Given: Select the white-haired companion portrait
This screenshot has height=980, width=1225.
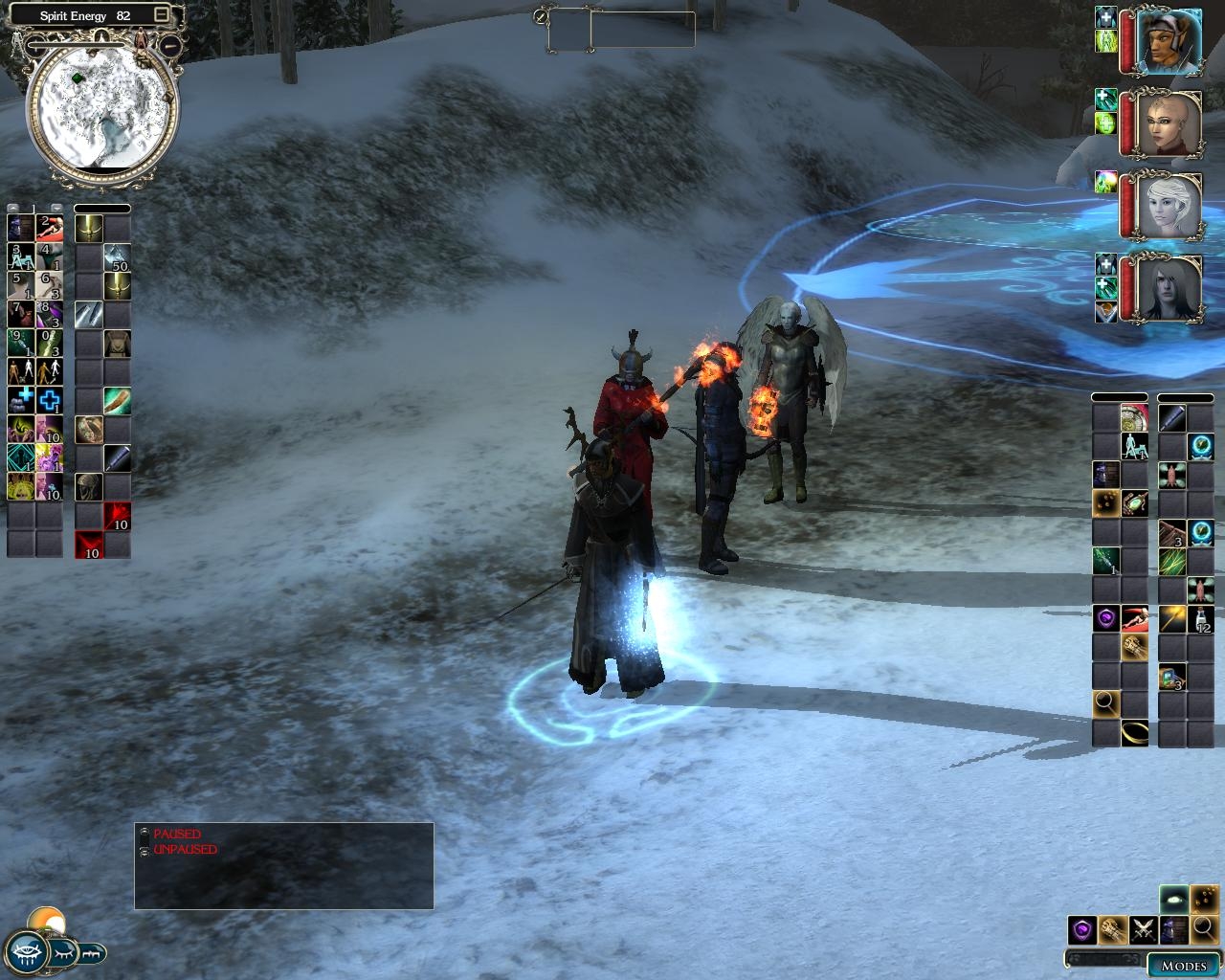Looking at the screenshot, I should point(1169,207).
